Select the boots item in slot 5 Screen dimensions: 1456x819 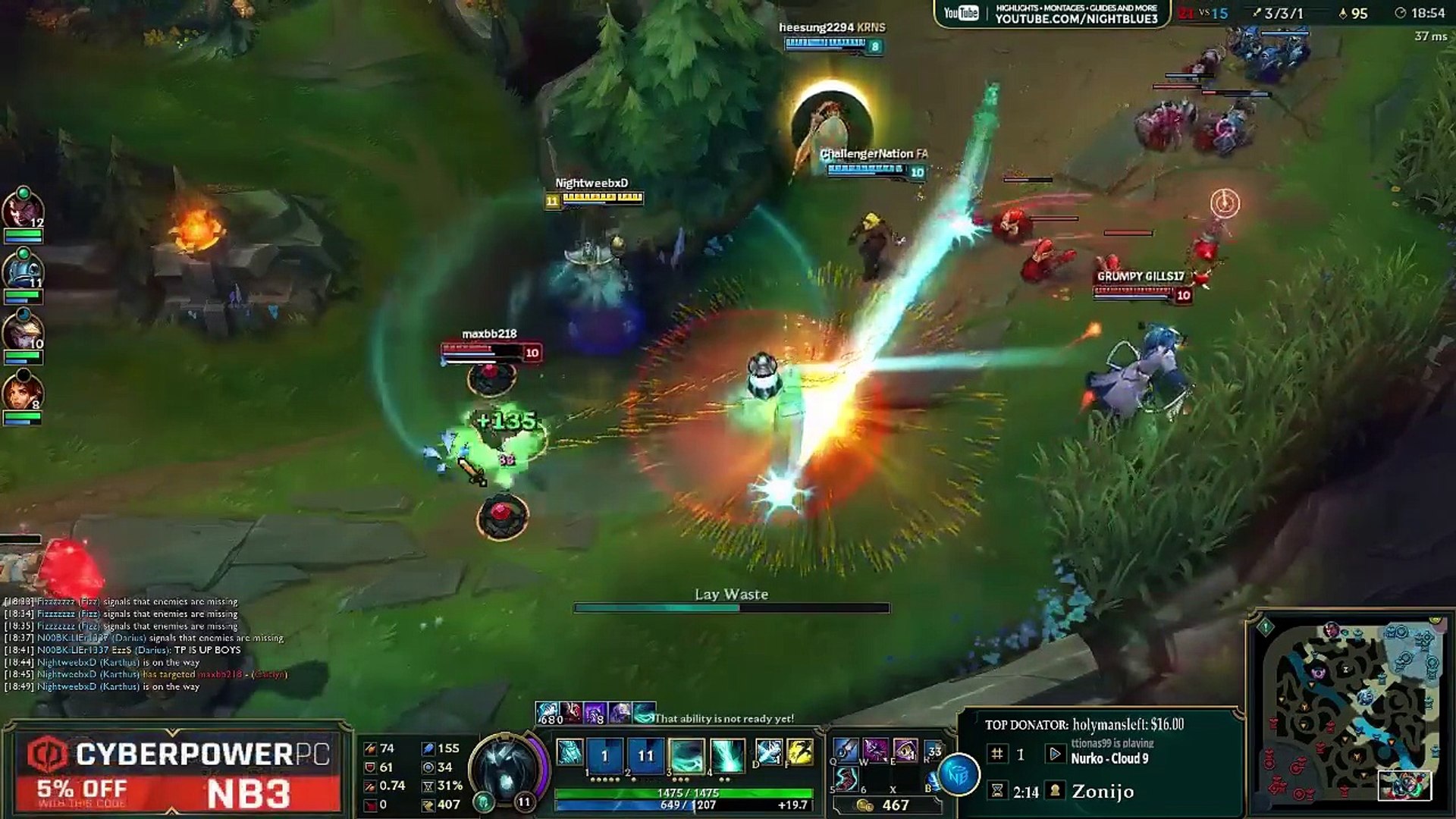tap(846, 779)
